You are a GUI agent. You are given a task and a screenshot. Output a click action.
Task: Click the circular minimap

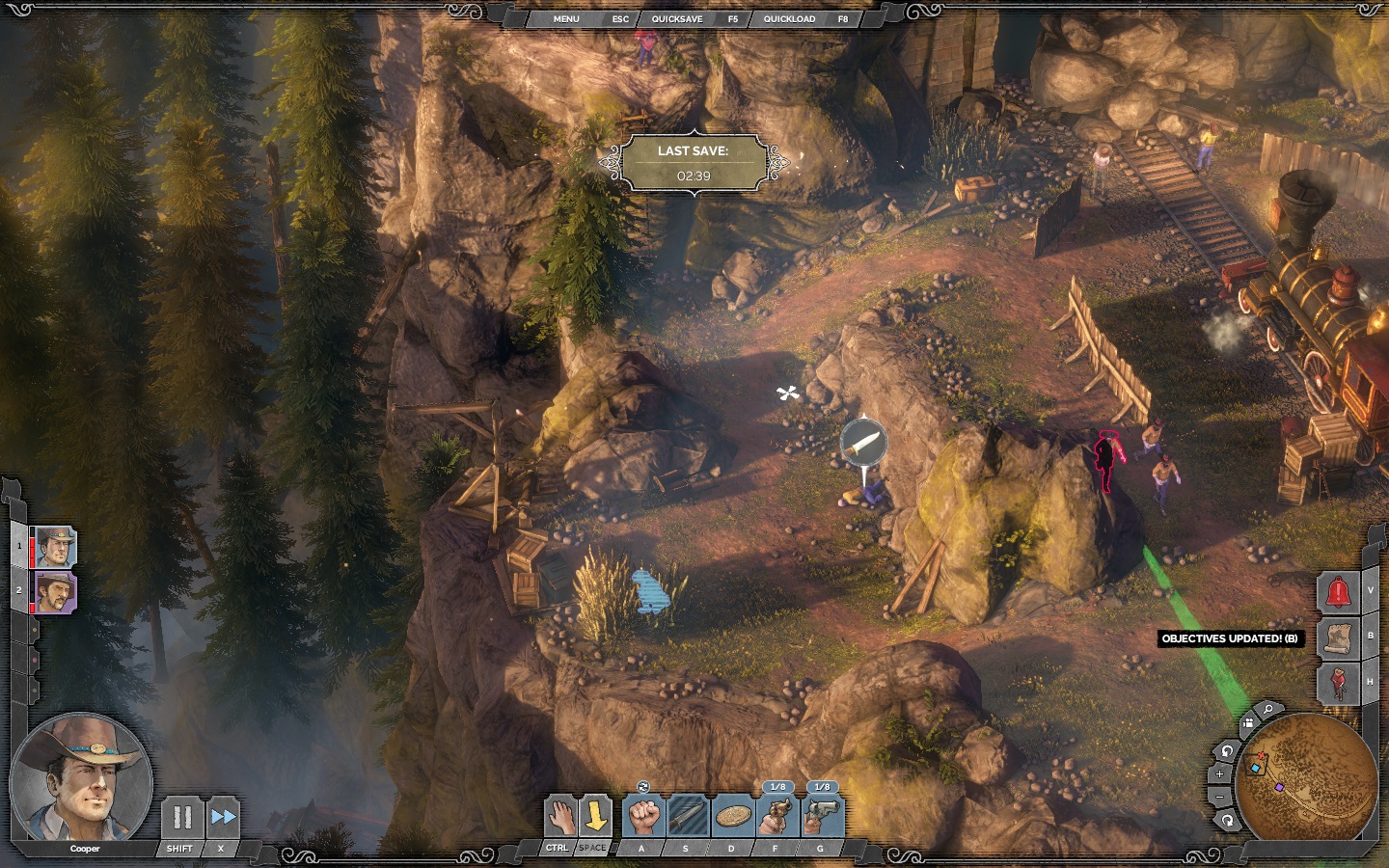[x=1307, y=777]
